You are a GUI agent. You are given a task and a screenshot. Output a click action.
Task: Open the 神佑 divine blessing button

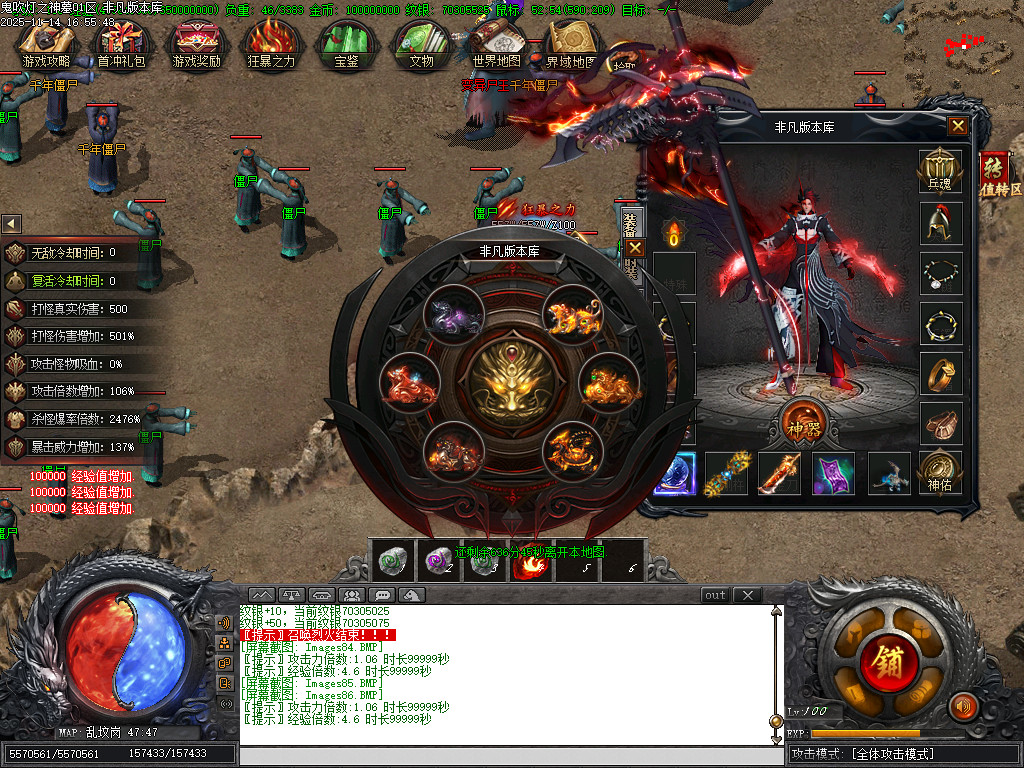click(x=940, y=471)
